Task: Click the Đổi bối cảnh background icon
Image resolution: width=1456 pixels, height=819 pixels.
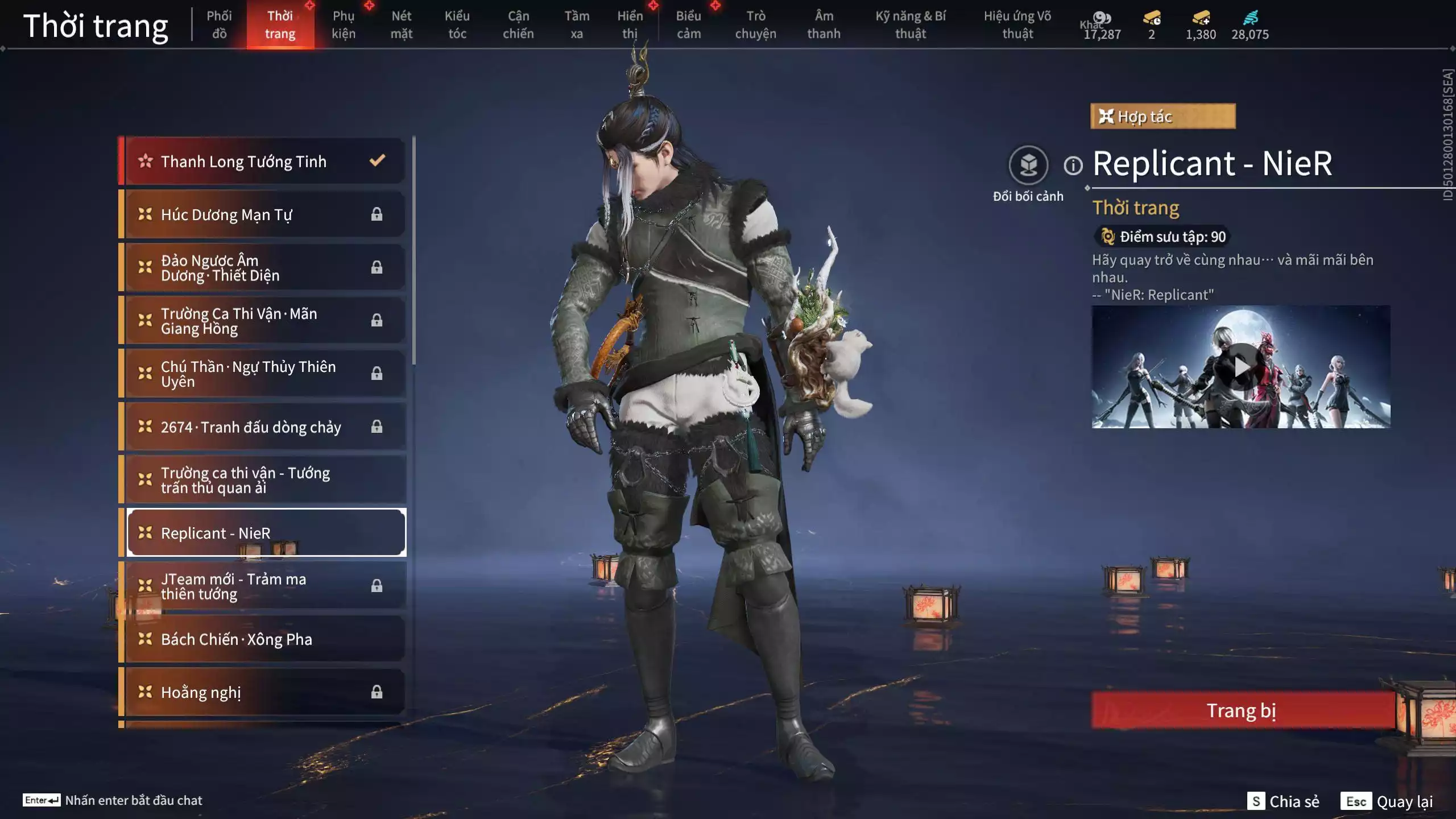Action: click(1028, 166)
